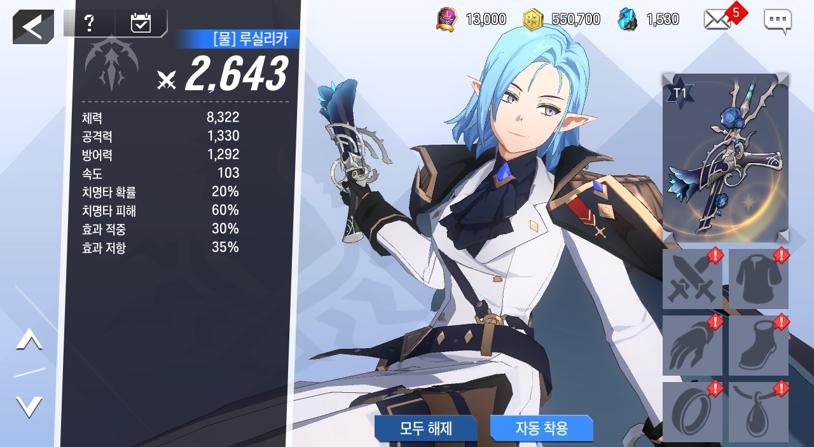The height and width of the screenshot is (447, 814).
Task: Open the calendar checklist icon
Action: point(141,23)
